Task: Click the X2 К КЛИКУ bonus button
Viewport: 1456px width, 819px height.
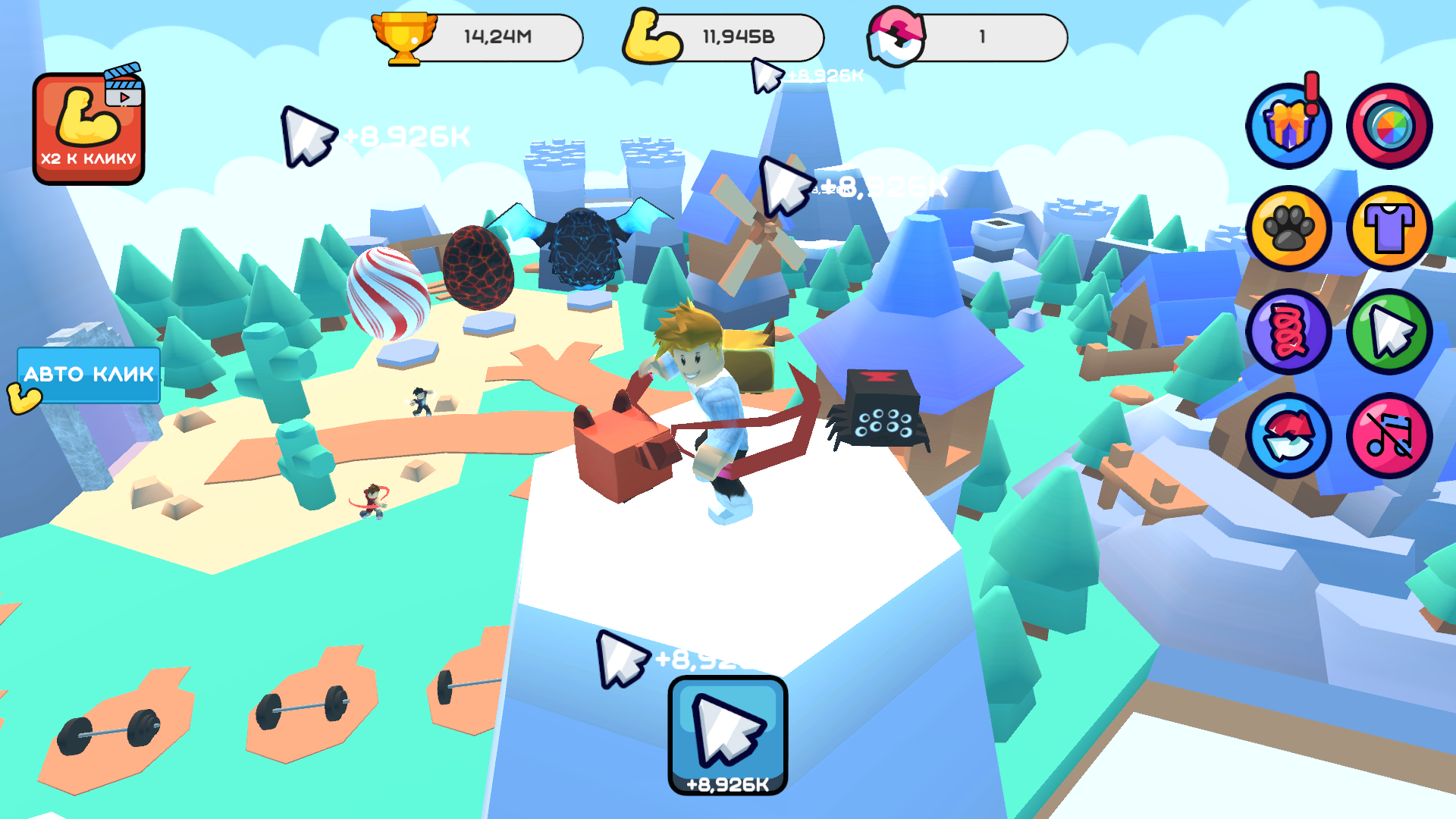Action: click(87, 129)
